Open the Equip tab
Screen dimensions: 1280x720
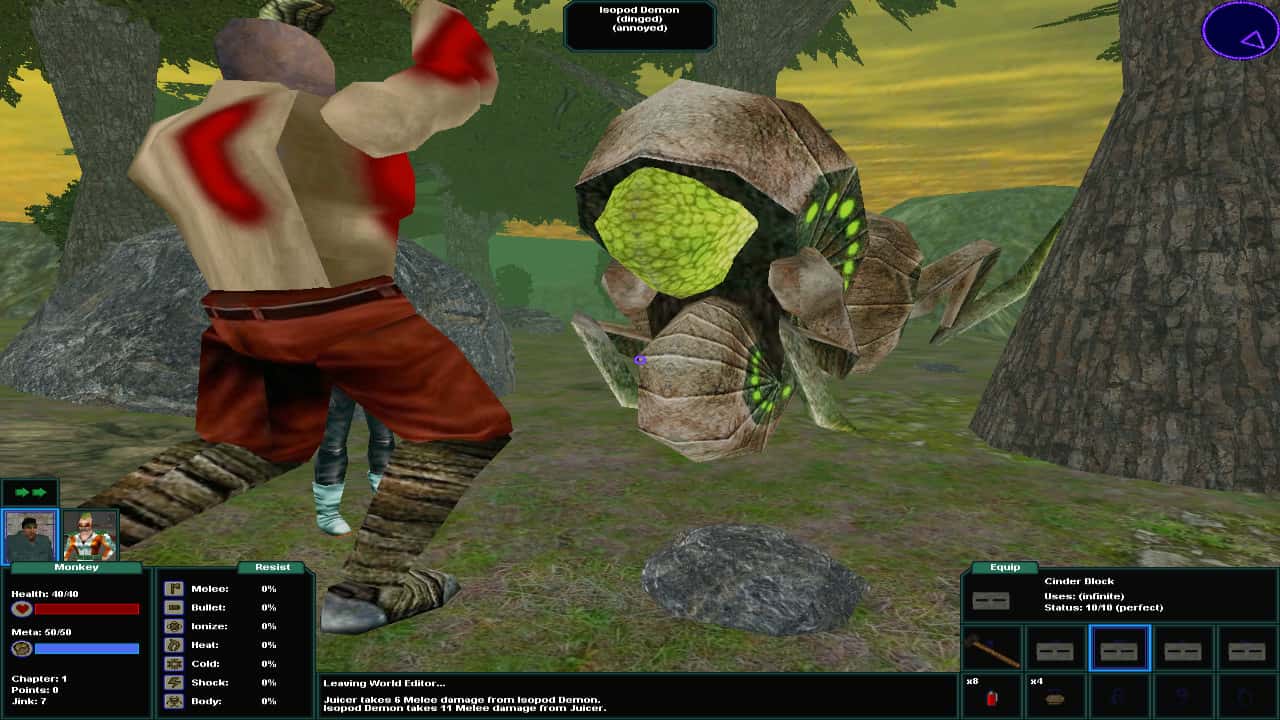1003,567
